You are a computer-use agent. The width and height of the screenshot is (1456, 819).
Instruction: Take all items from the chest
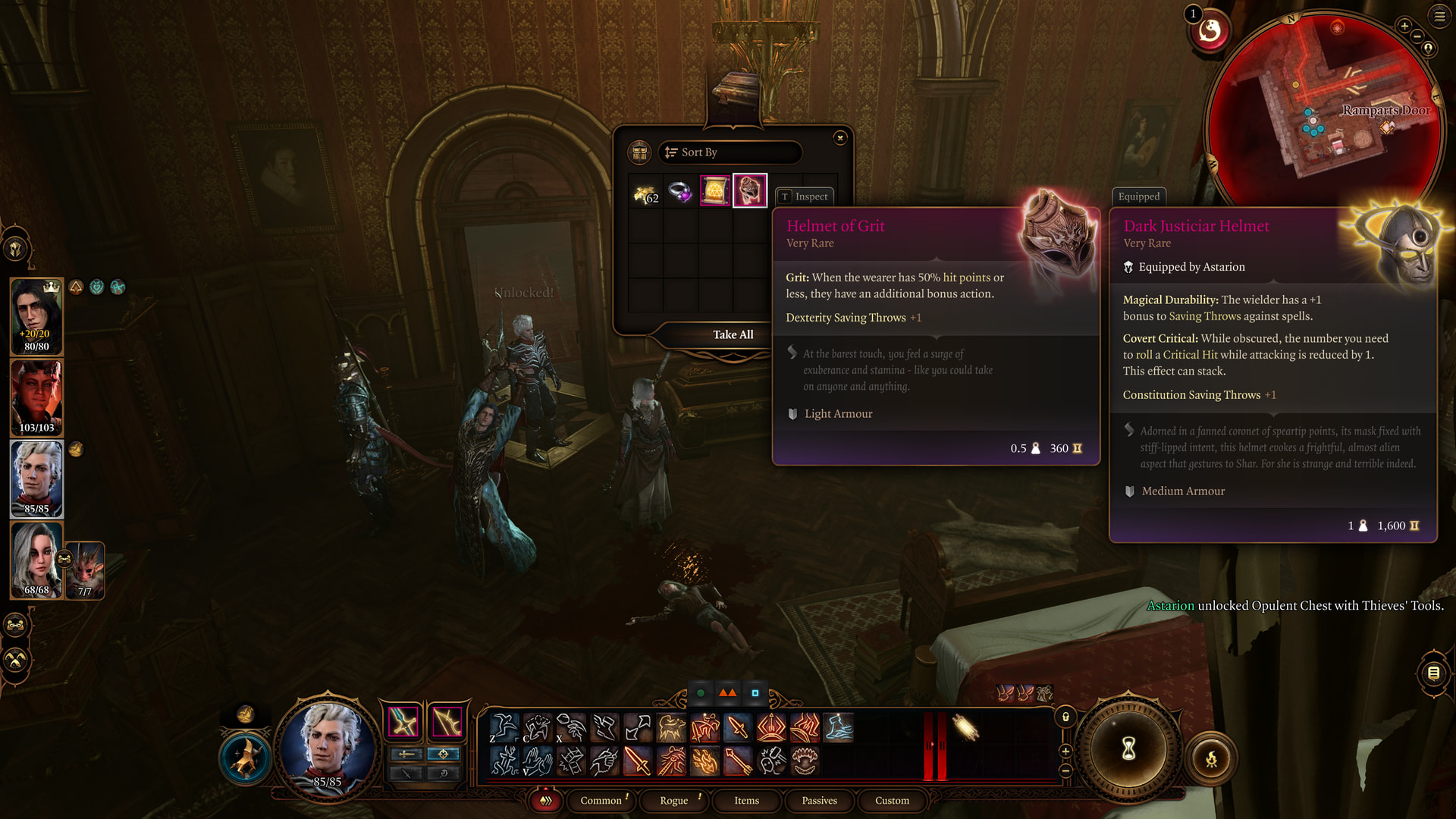733,334
